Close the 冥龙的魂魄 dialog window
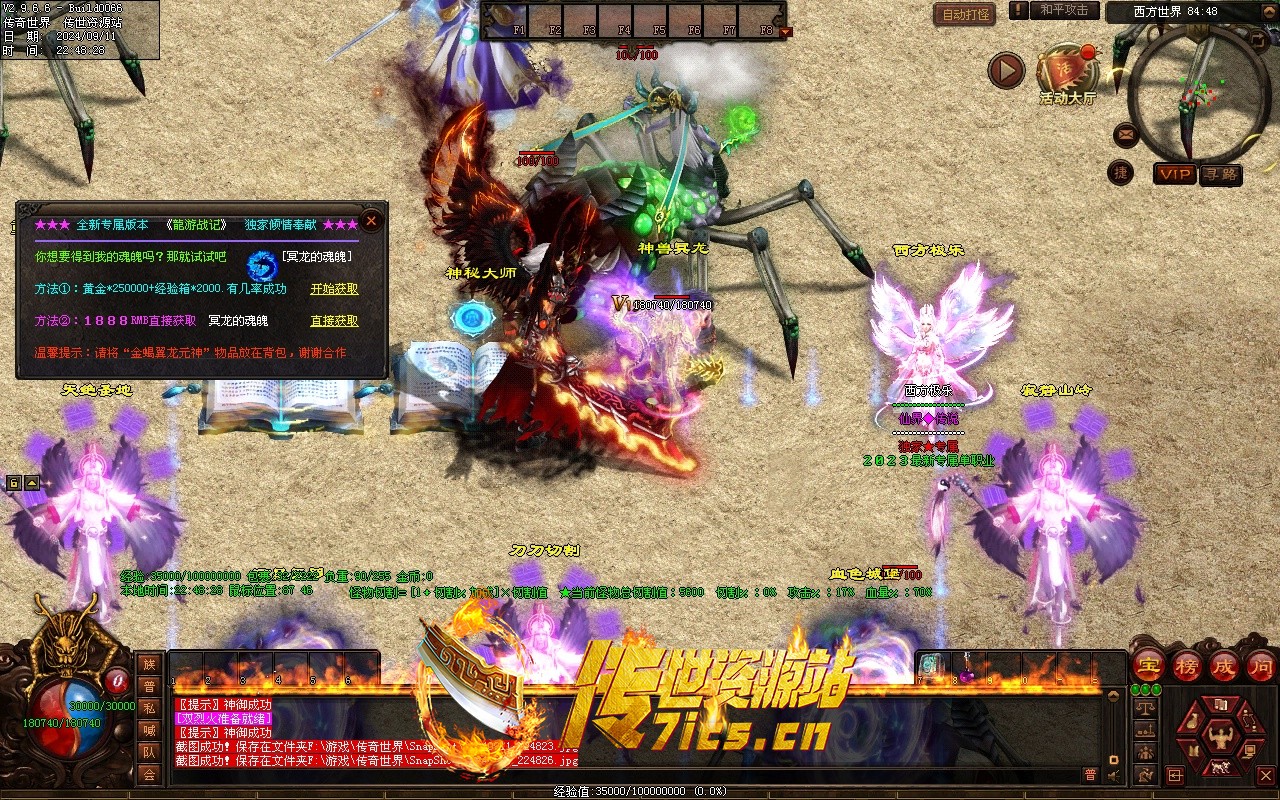Screen dimensions: 1280x800 click(x=371, y=220)
